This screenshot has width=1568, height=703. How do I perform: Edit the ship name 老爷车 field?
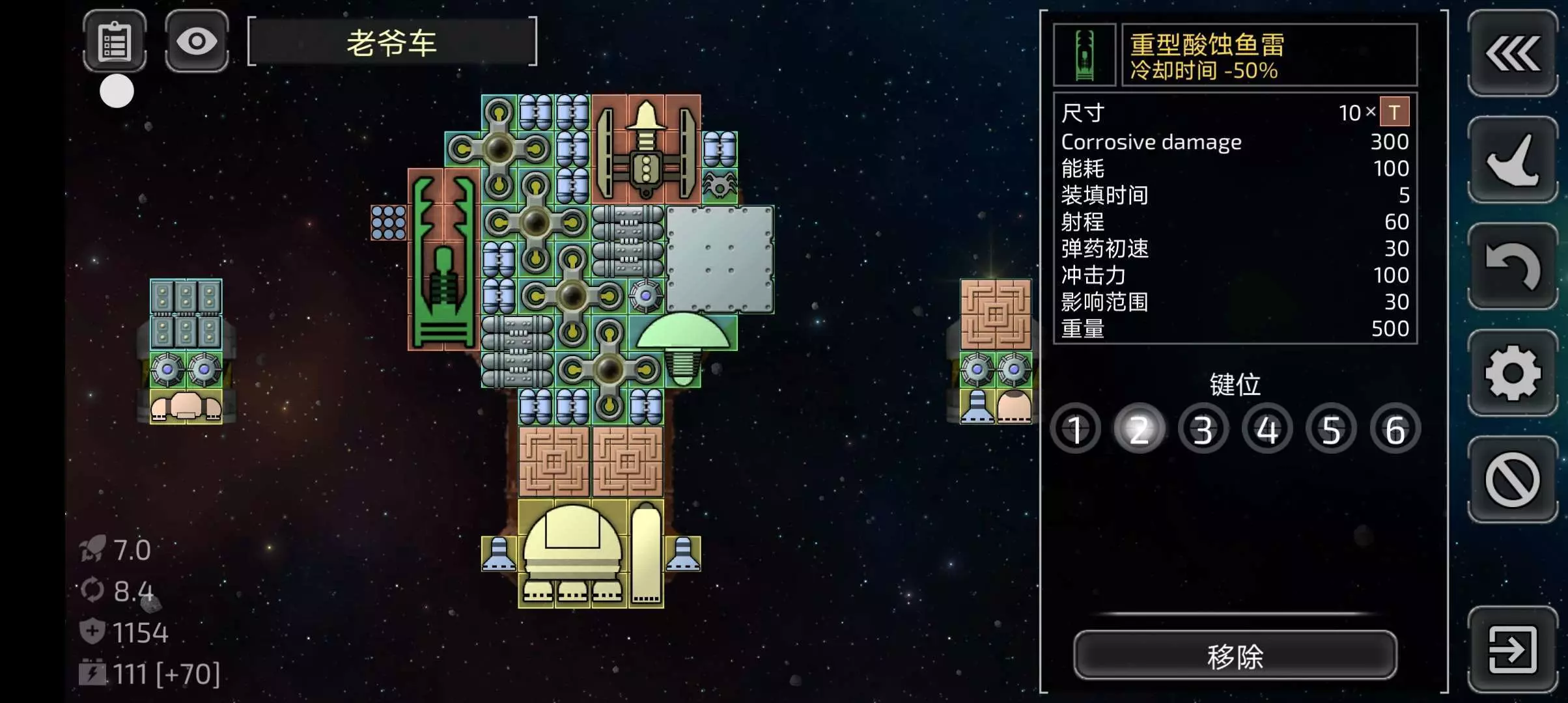coord(392,43)
